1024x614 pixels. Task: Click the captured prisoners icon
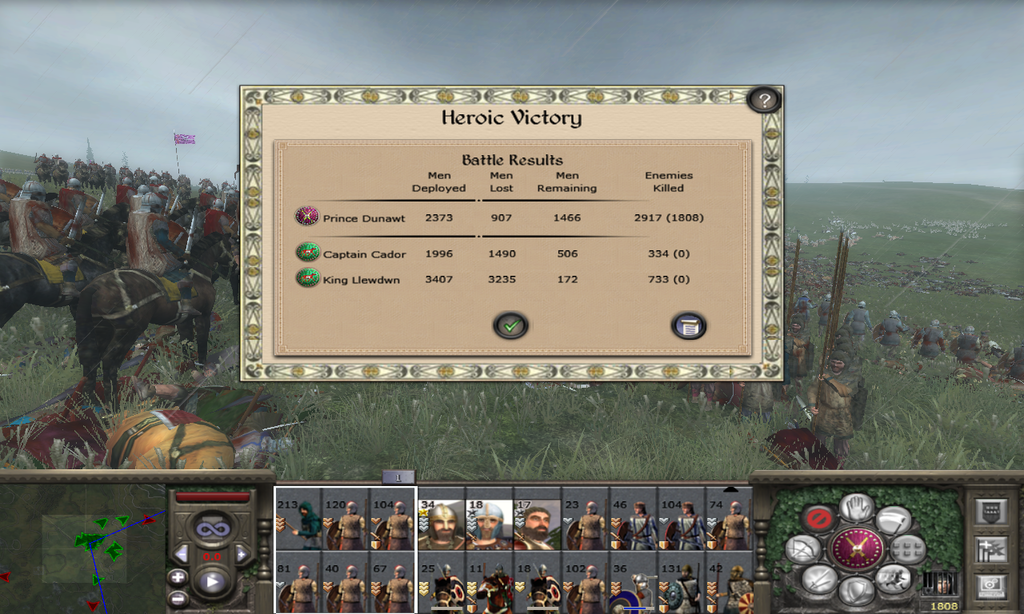tap(940, 582)
